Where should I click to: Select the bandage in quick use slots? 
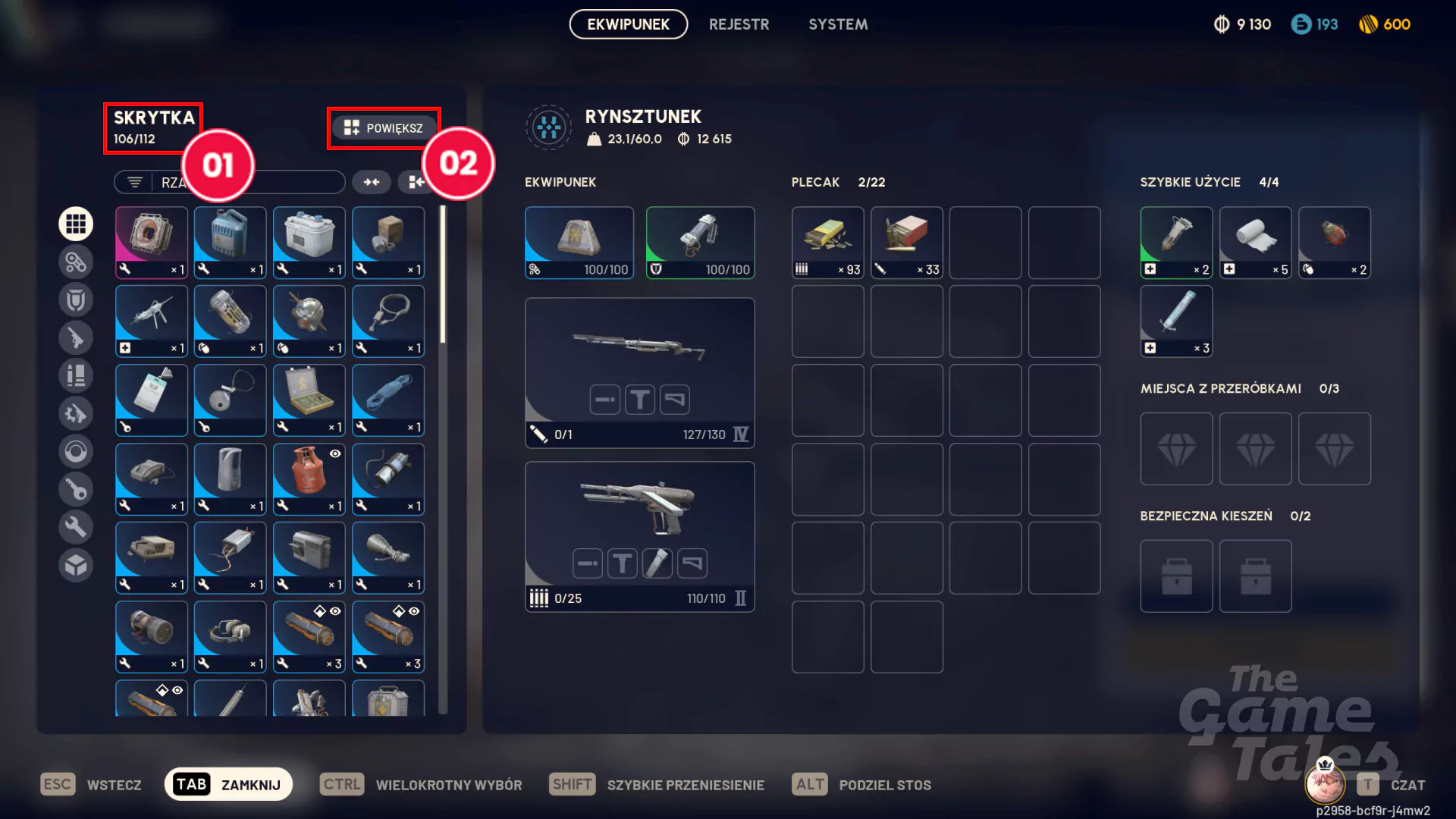(x=1255, y=242)
